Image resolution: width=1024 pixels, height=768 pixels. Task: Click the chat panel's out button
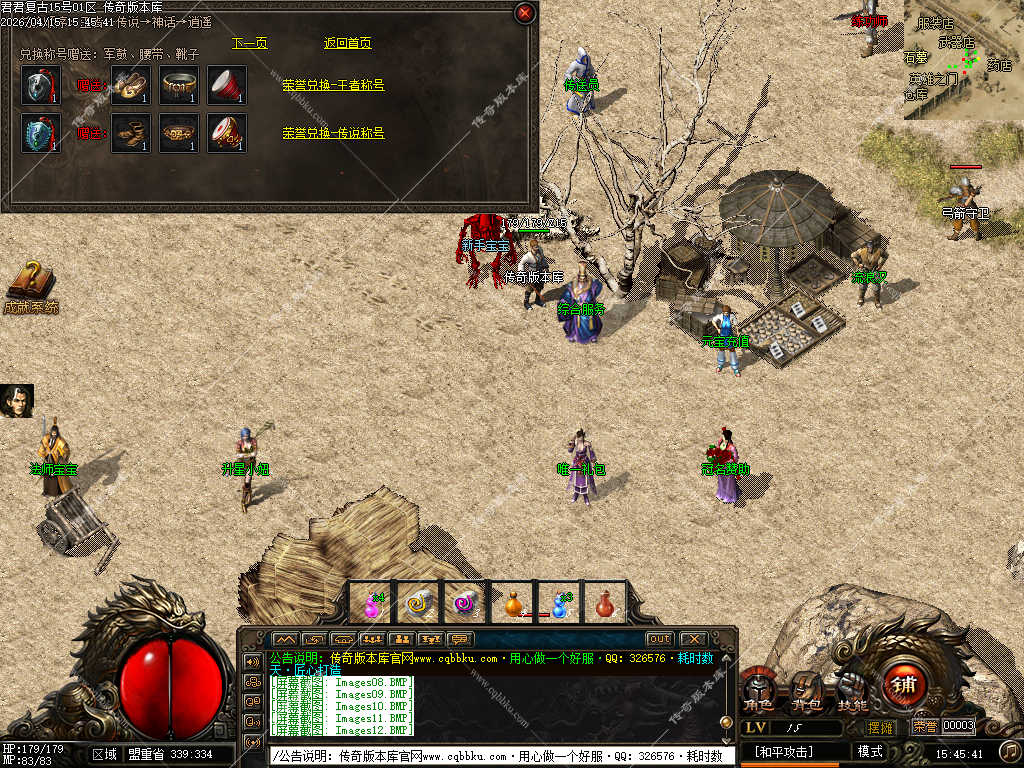659,639
